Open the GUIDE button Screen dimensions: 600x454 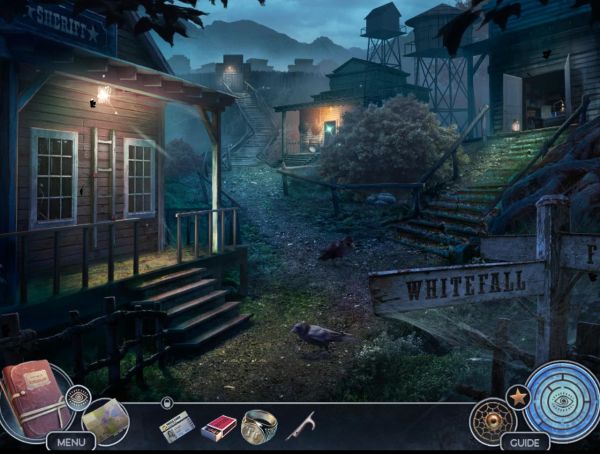pos(525,442)
